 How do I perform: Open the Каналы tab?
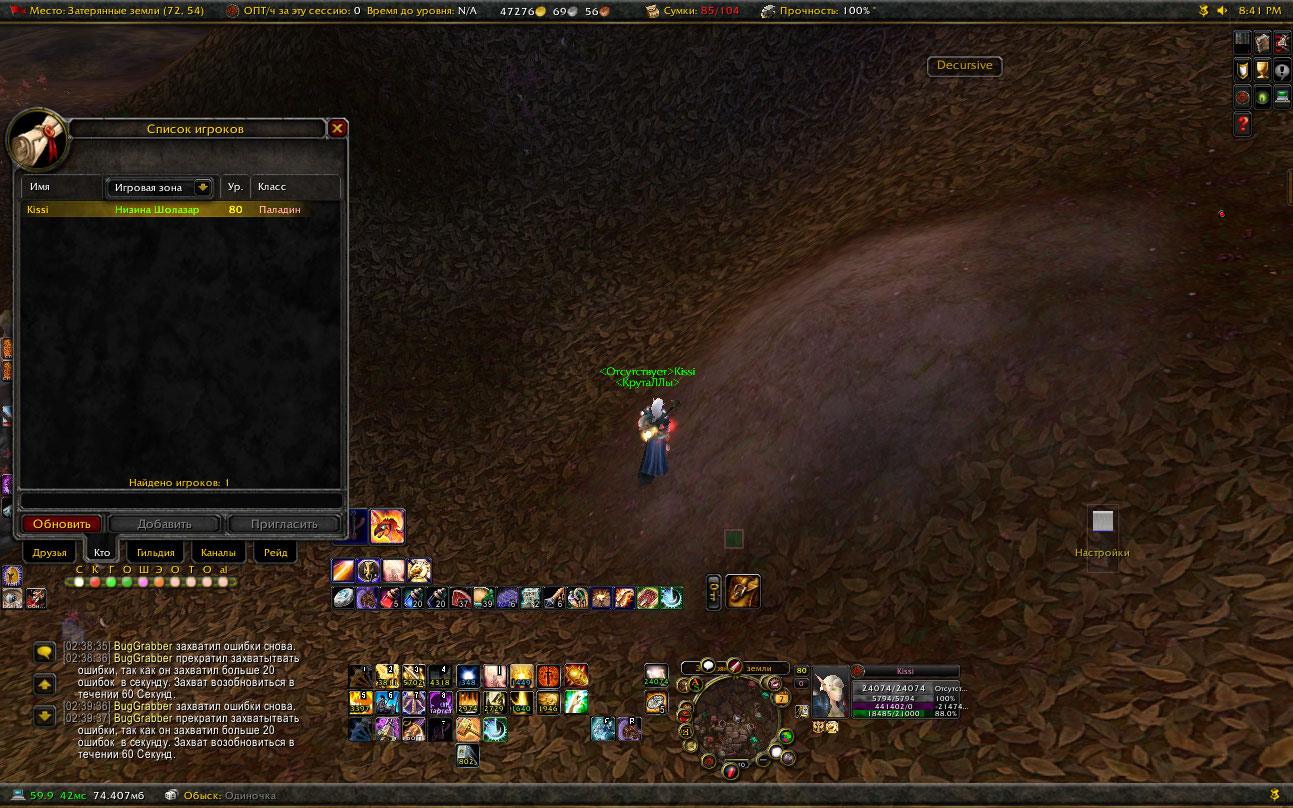click(x=218, y=552)
